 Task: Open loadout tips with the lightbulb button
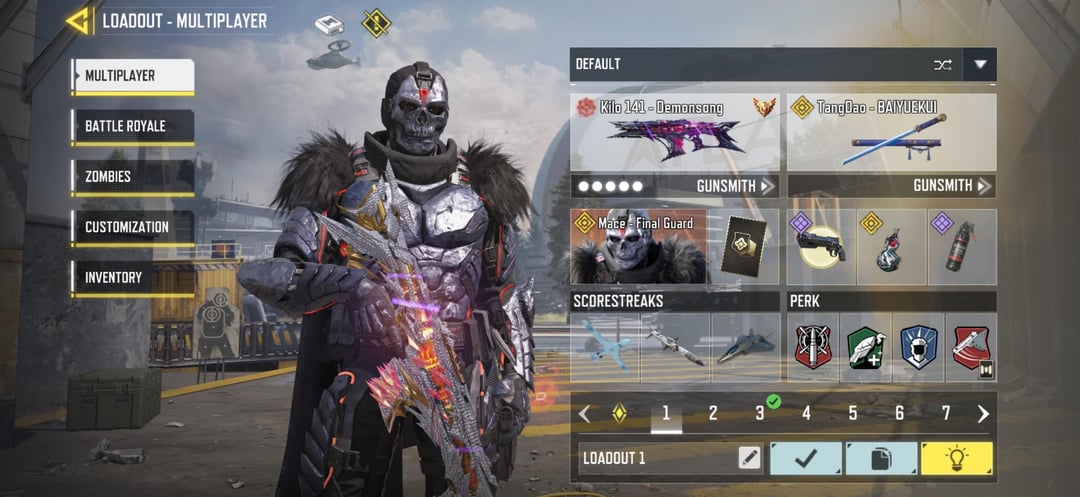(956, 458)
